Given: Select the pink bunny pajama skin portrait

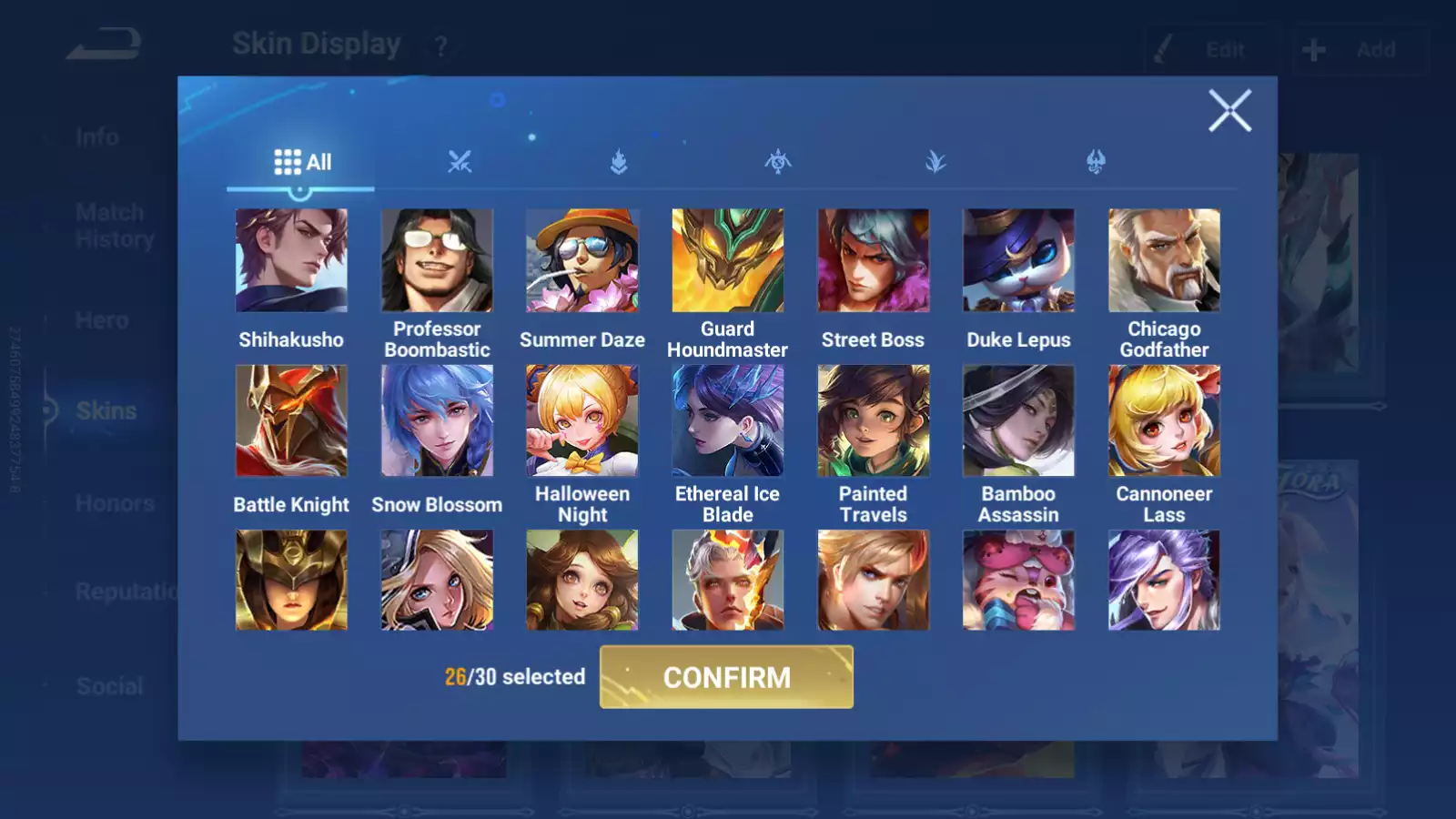Looking at the screenshot, I should (x=1018, y=581).
